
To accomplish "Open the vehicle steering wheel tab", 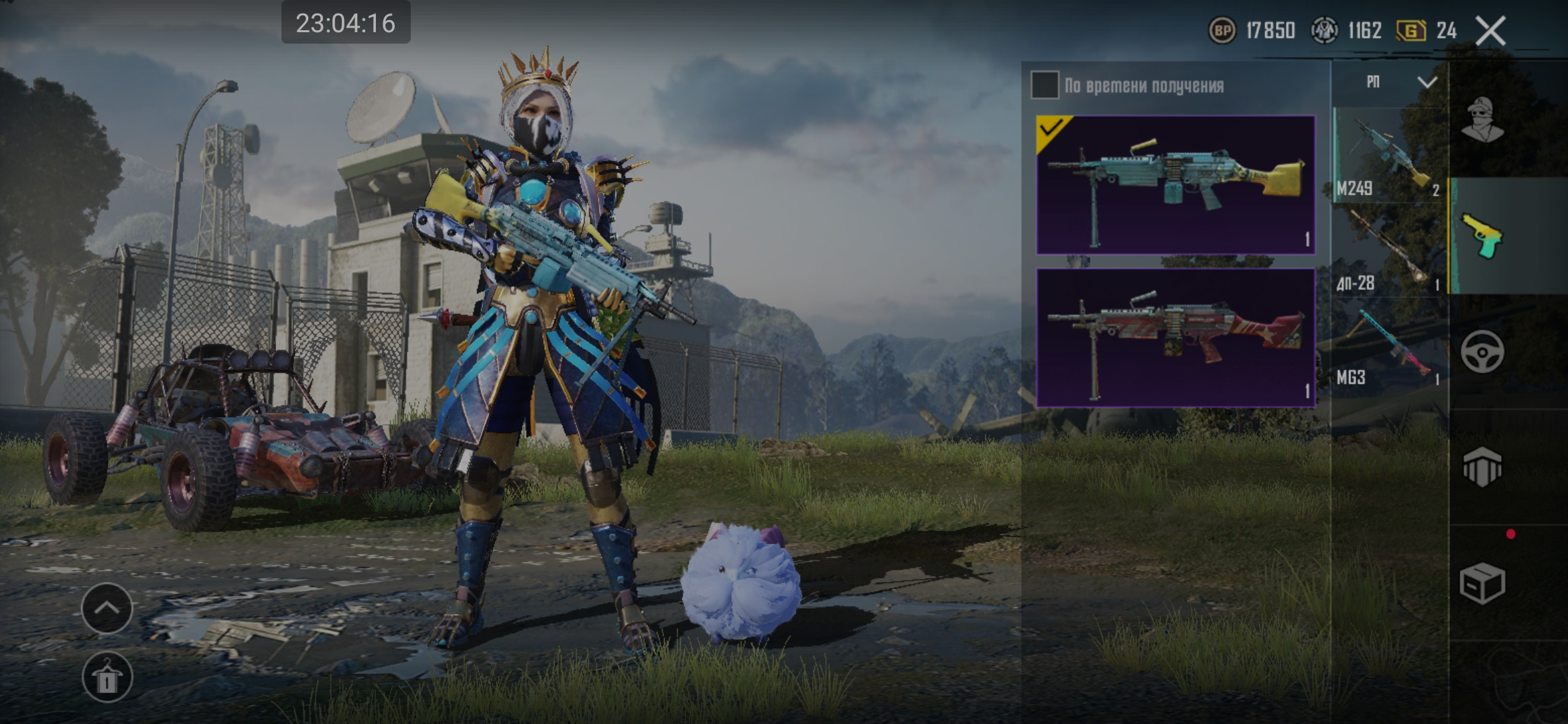I will pyautogui.click(x=1482, y=351).
